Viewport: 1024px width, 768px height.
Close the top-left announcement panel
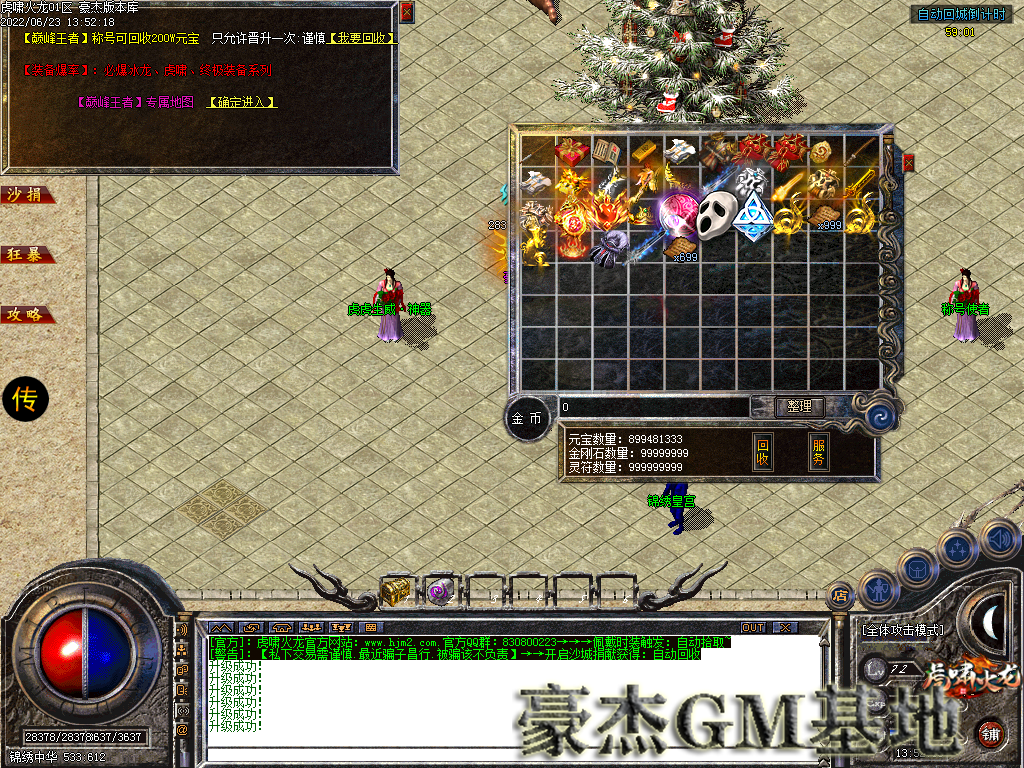coord(406,12)
